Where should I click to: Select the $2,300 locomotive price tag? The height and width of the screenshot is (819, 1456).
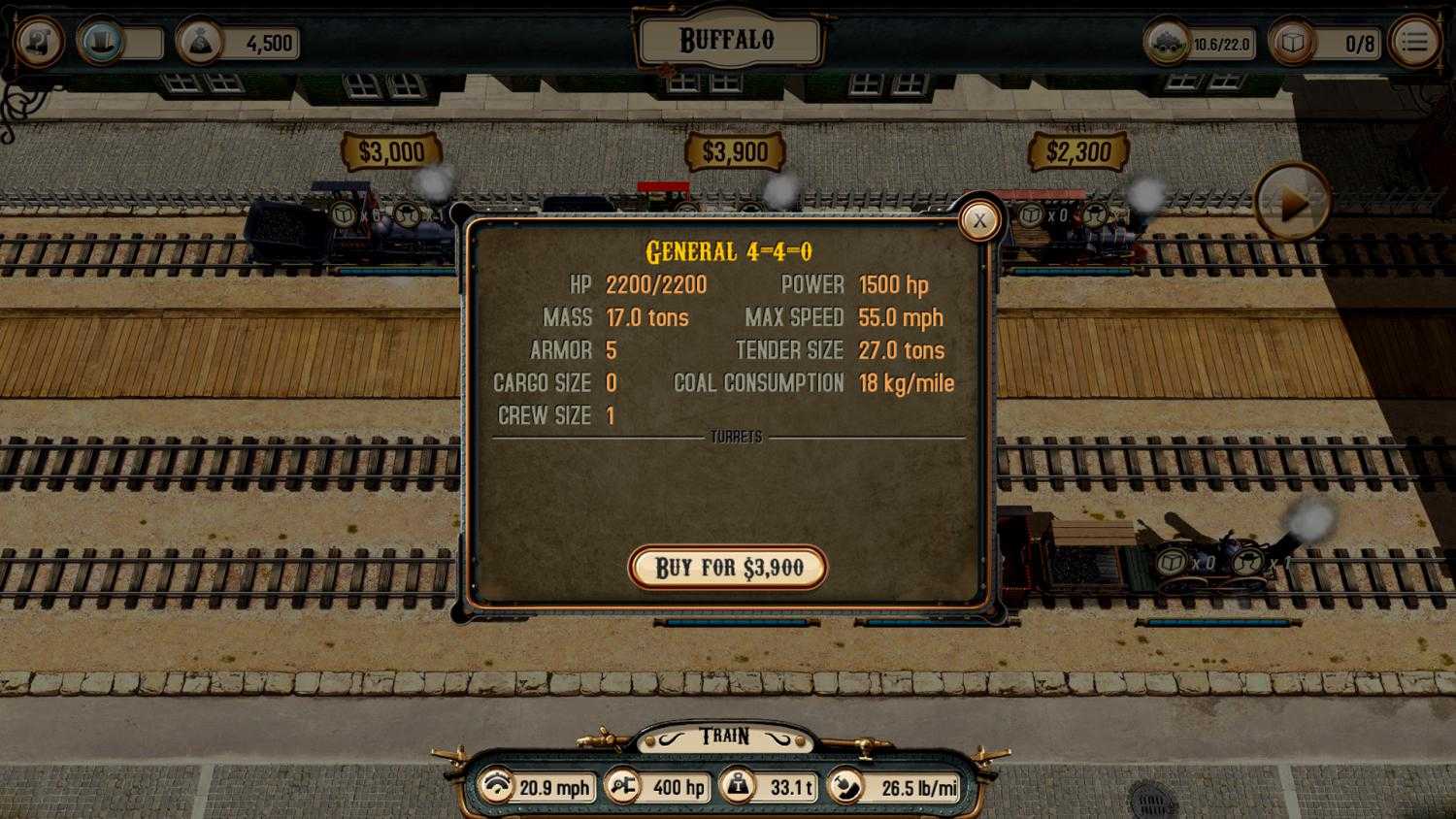pos(1080,151)
